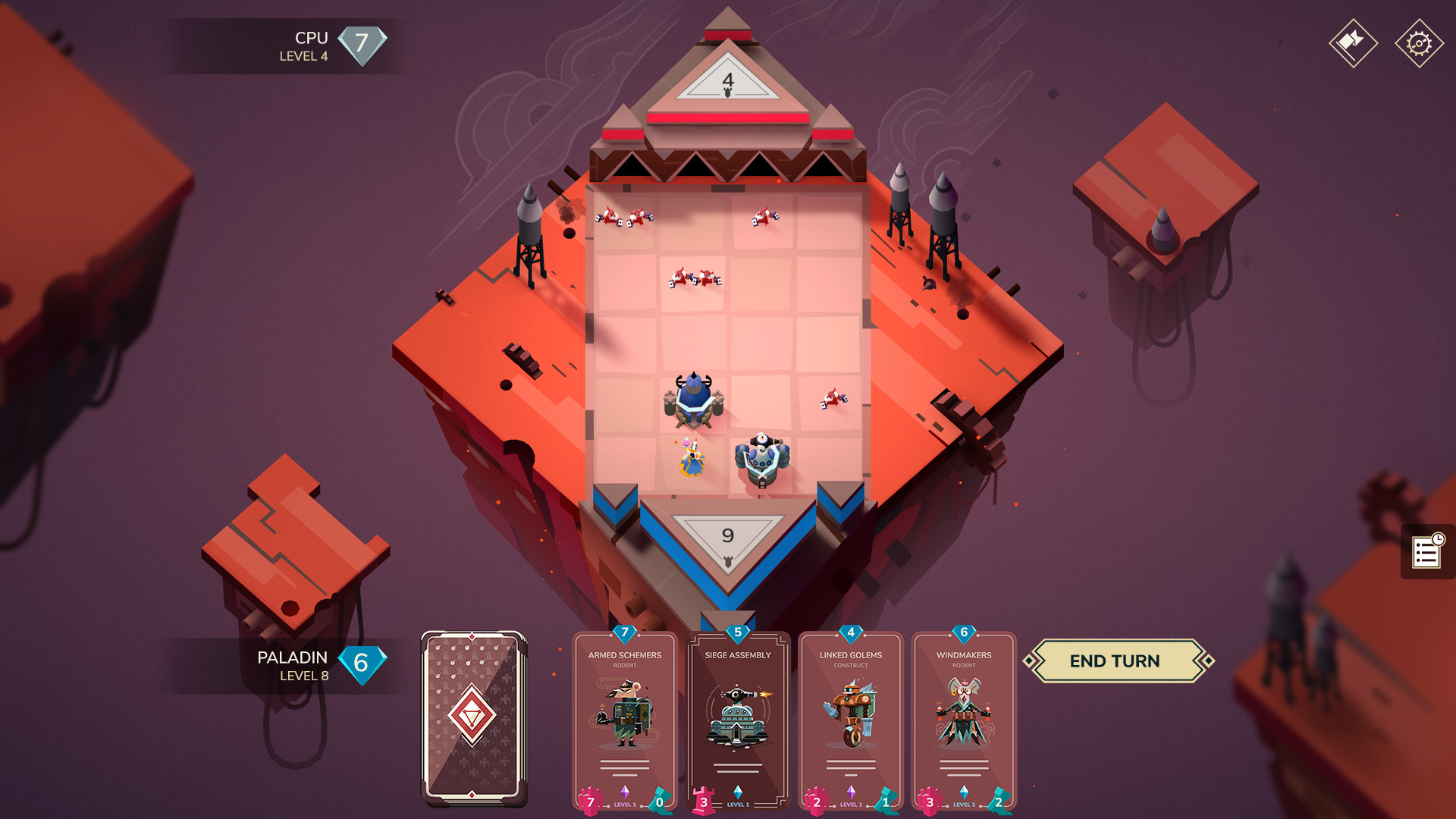Click the enemy base health triangle showing 4
1456x819 pixels.
[727, 80]
